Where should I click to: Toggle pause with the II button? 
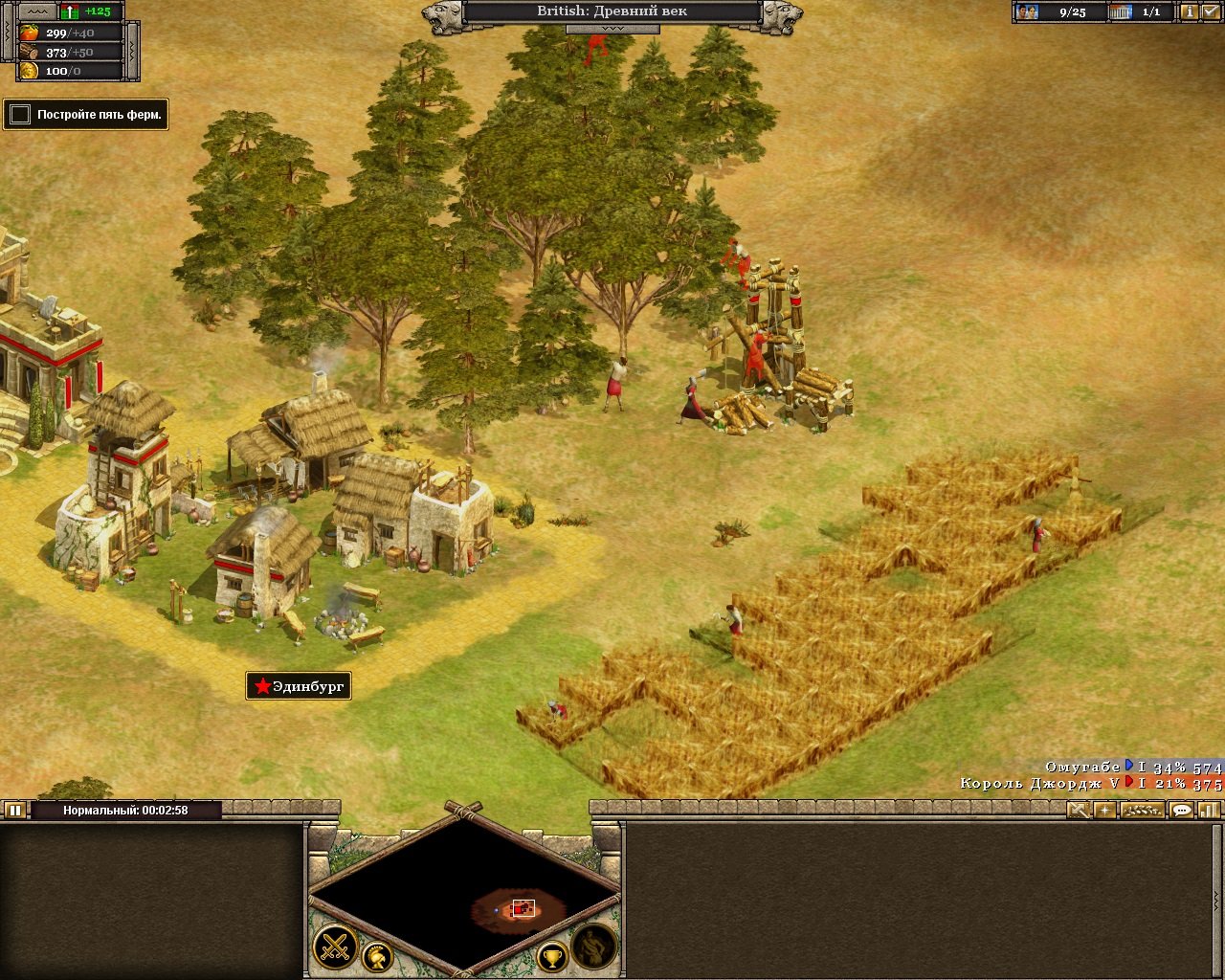tap(13, 811)
